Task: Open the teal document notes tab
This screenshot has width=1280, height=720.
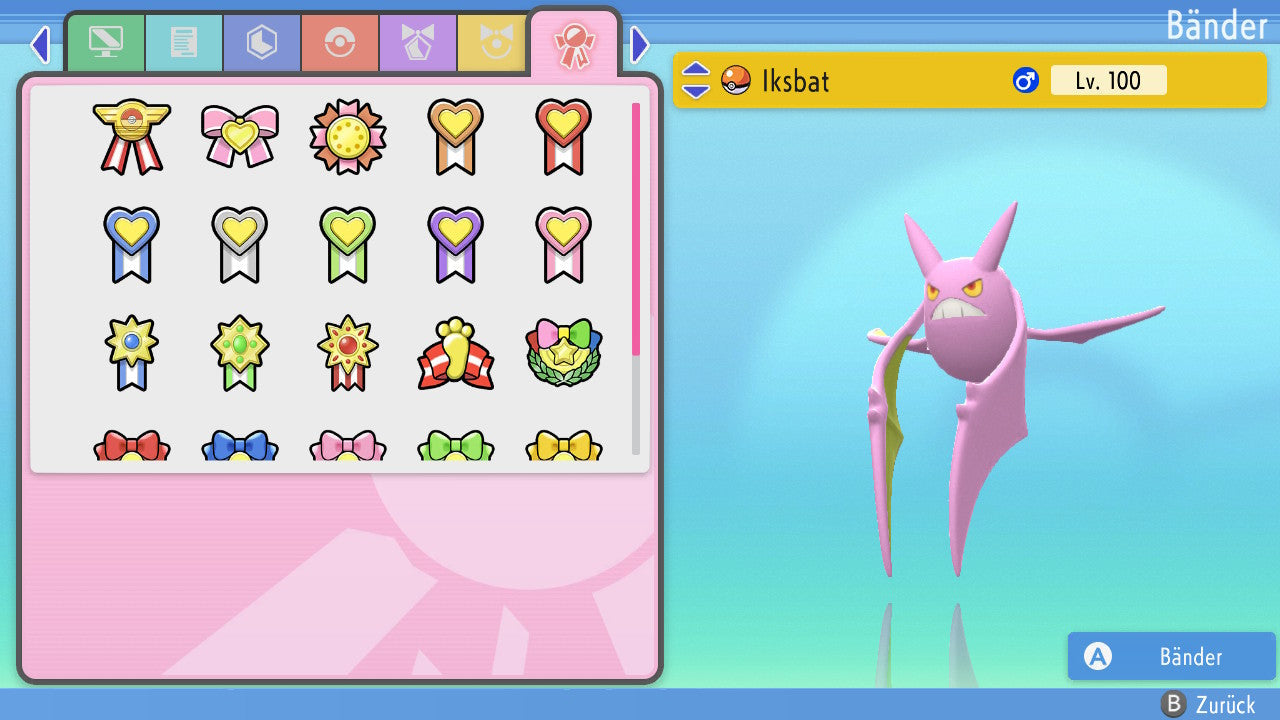Action: 183,44
